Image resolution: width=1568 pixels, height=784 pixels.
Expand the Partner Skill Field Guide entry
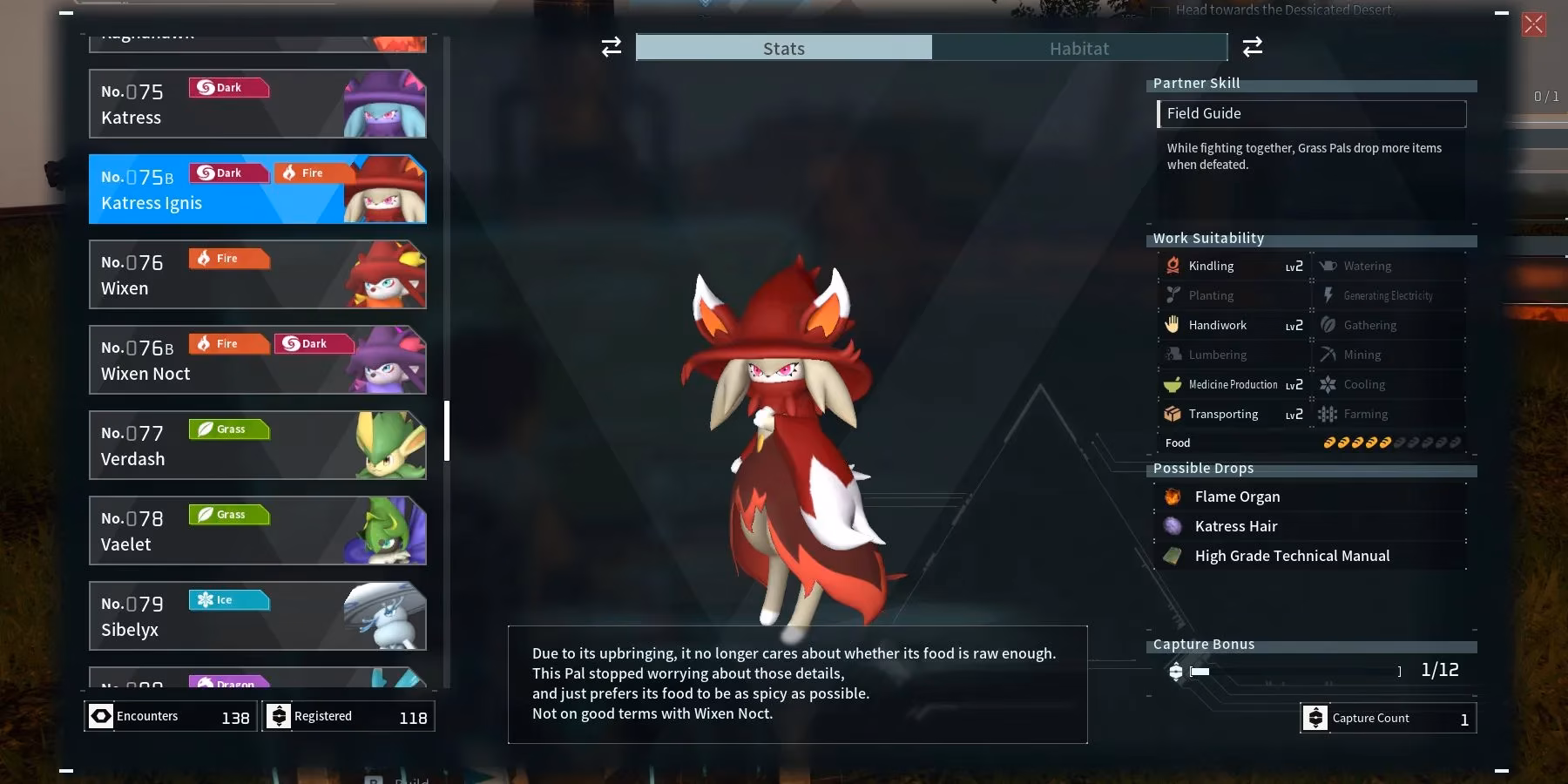click(1312, 113)
